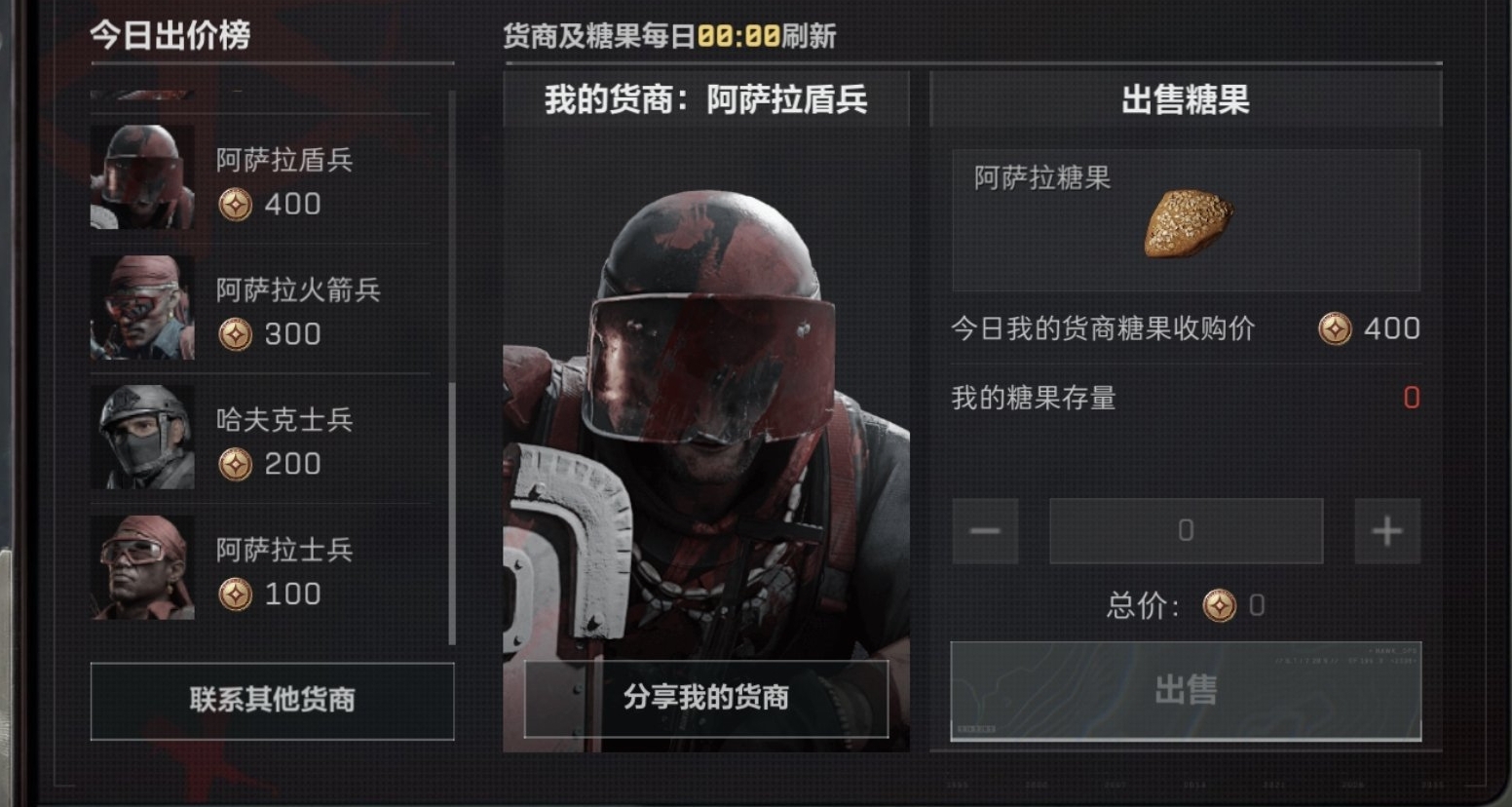The image size is (1512, 807).
Task: Click the 阿萨拉糖果 candy item icon
Action: tap(1190, 223)
